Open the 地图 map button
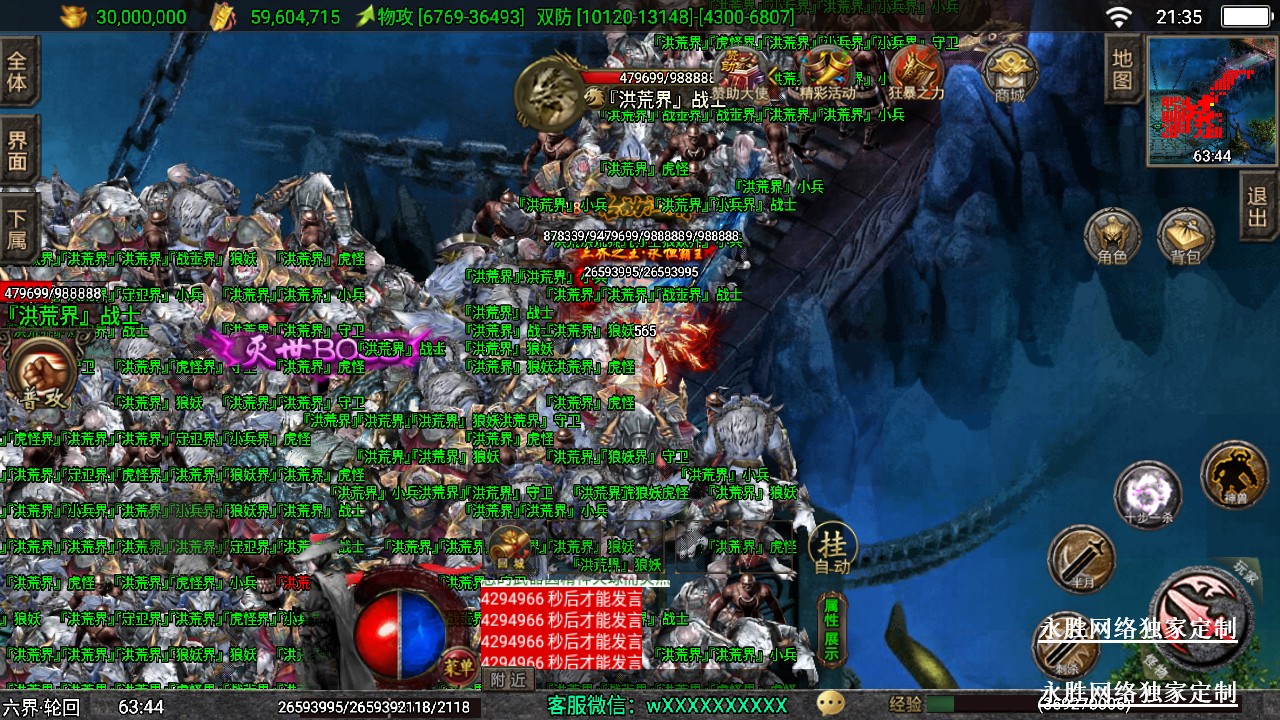Viewport: 1280px width, 720px height. (x=1122, y=69)
